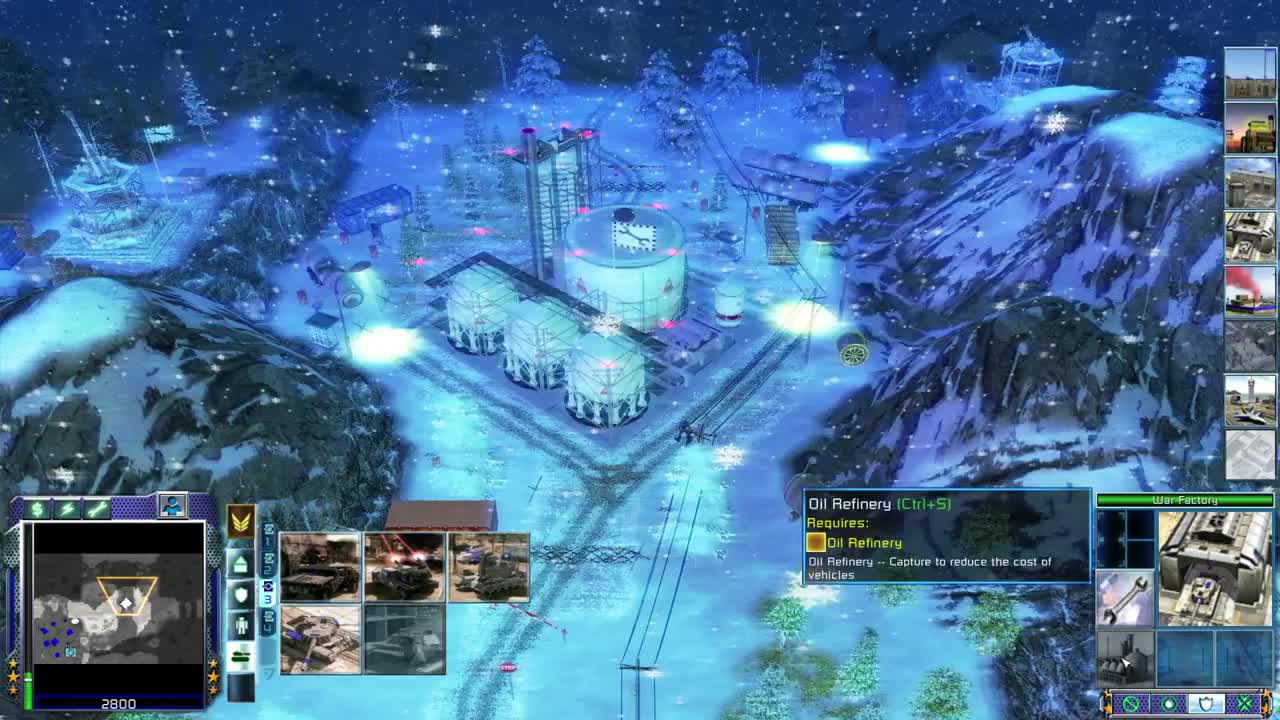Enable the guard stance shield toggle
Screen dimensions: 1280x720
pyautogui.click(x=1207, y=703)
